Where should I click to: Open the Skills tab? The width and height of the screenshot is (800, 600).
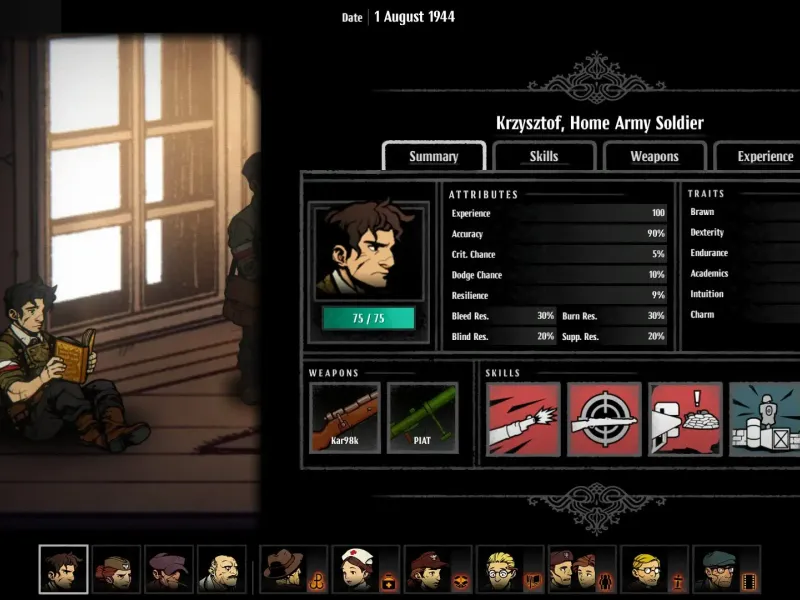pos(544,157)
